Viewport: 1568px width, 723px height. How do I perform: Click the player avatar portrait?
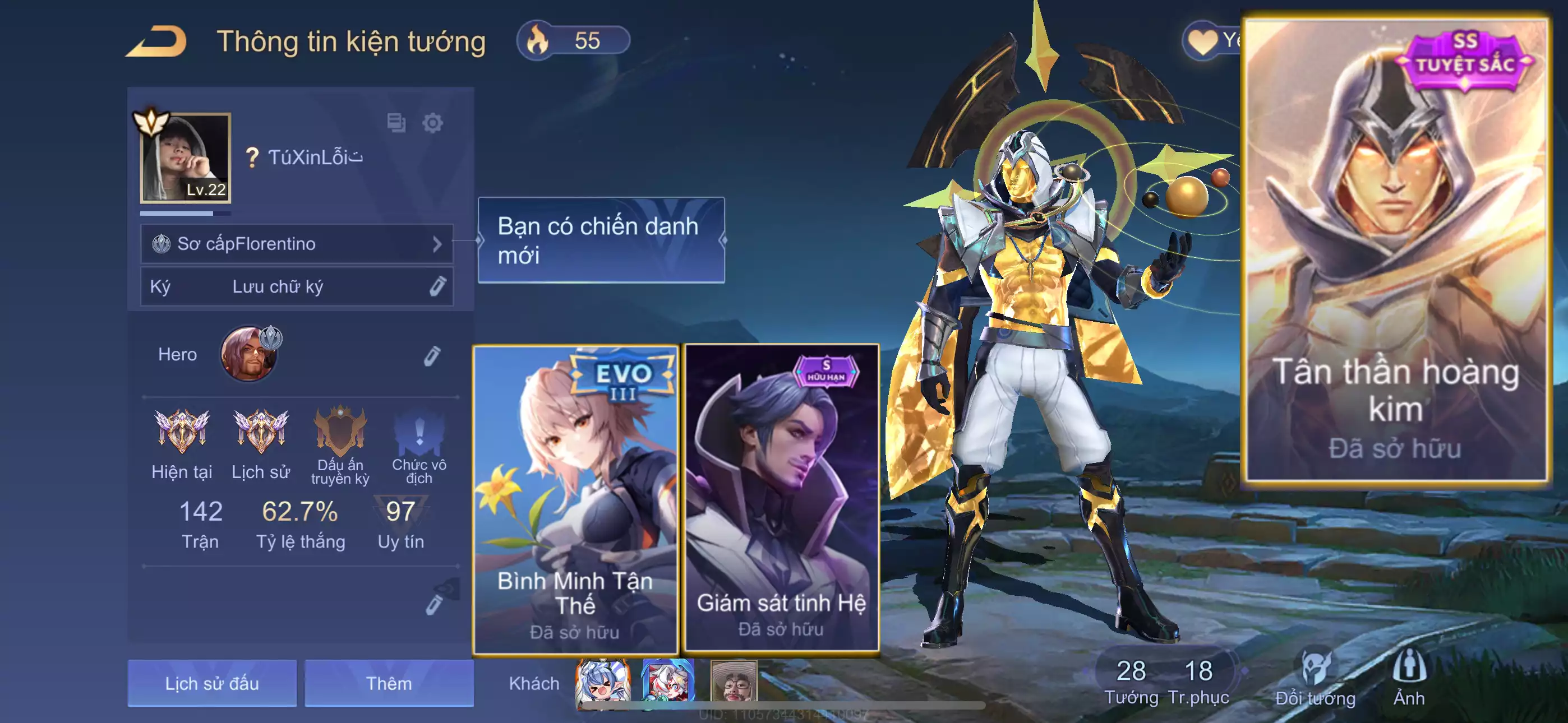coord(186,157)
